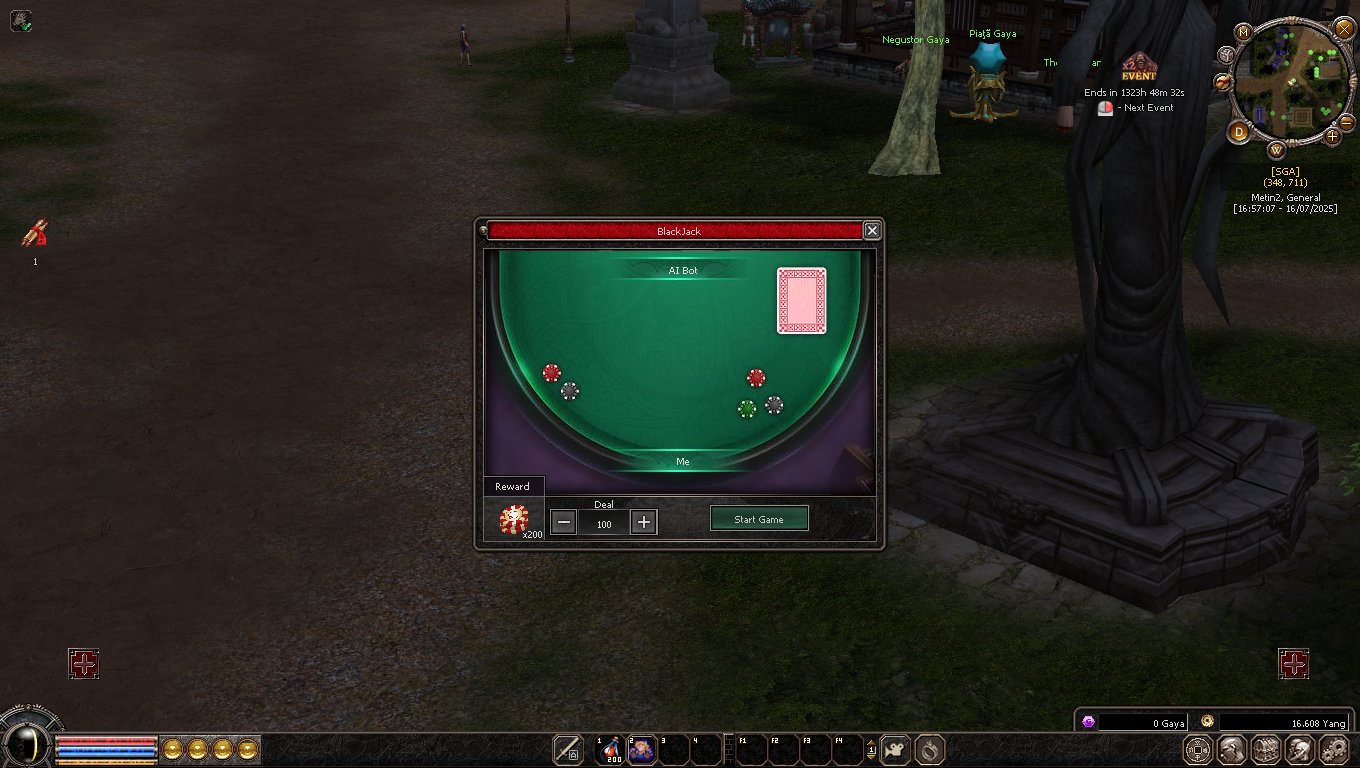Increase the deal amount with plus

click(644, 522)
